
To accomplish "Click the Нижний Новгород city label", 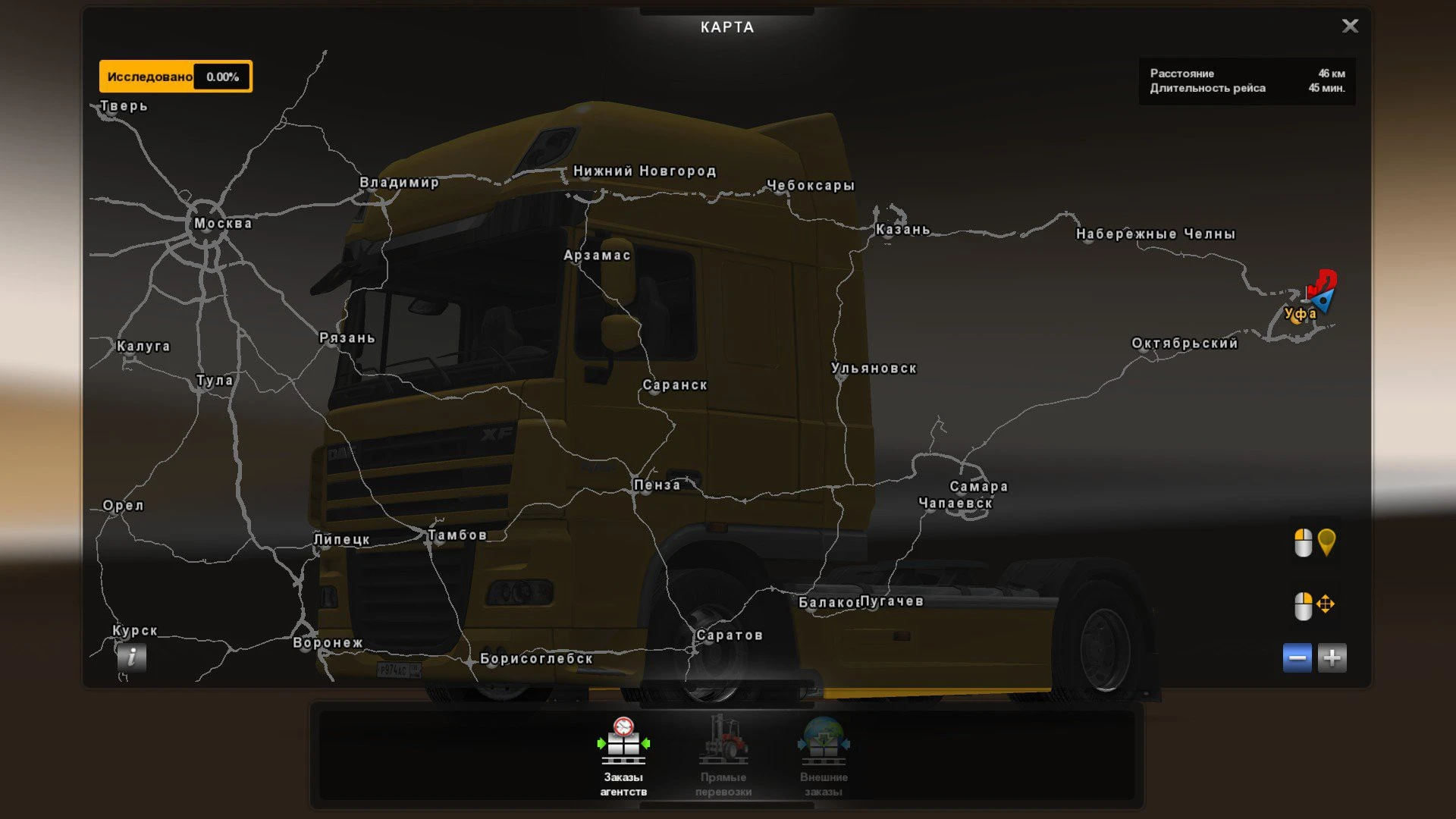I will (644, 171).
